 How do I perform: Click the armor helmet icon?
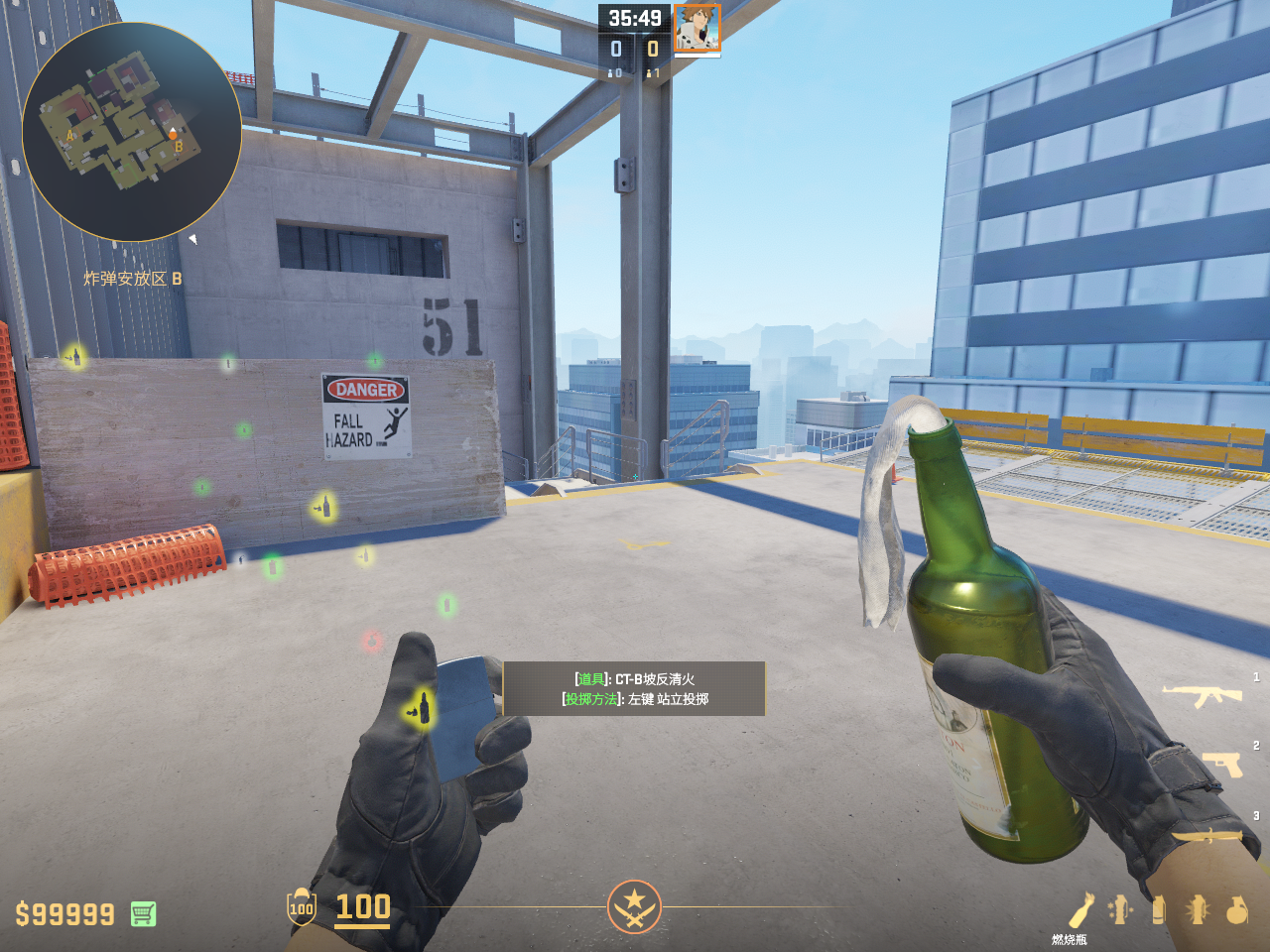[301, 906]
